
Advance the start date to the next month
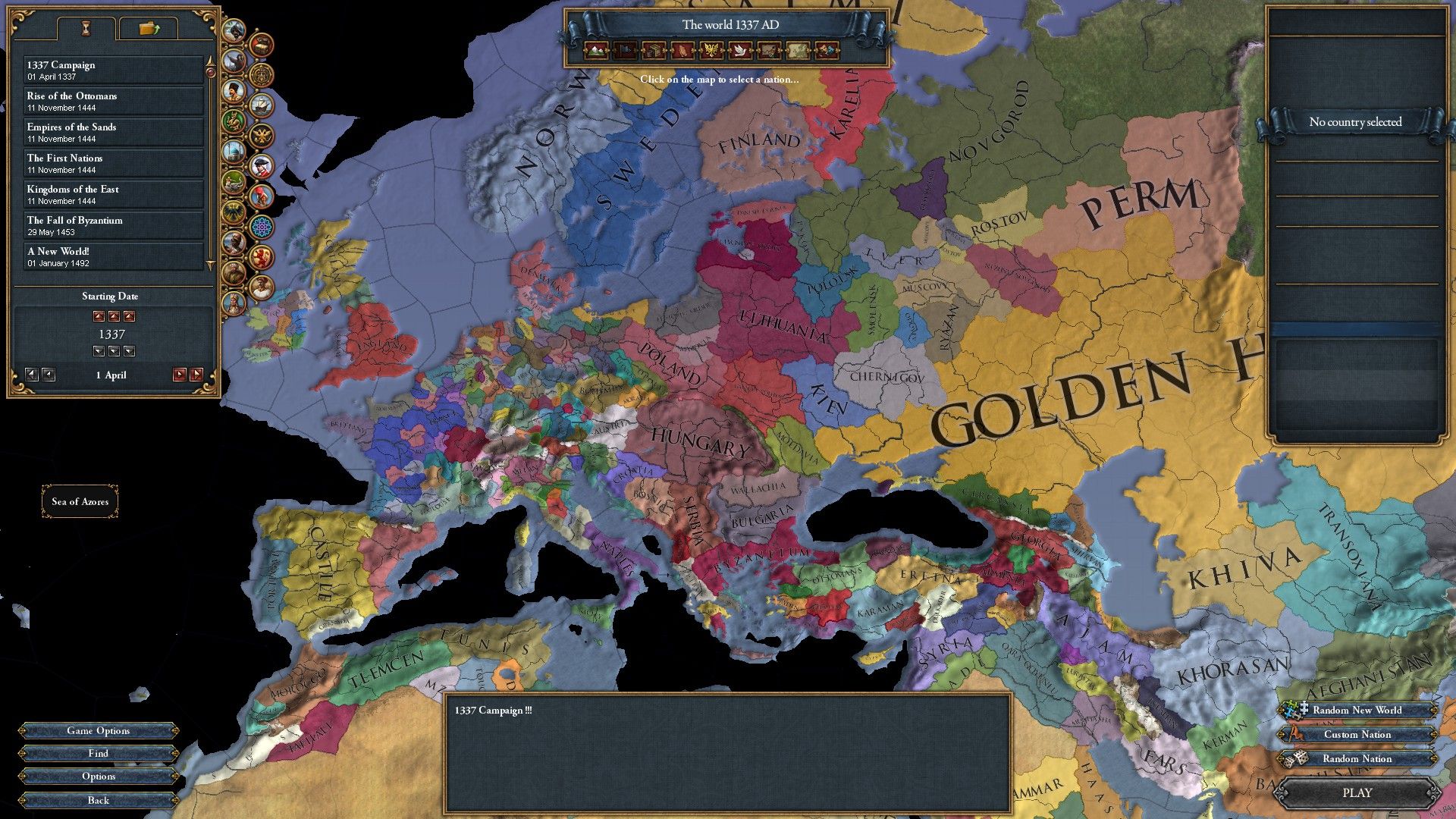click(196, 375)
